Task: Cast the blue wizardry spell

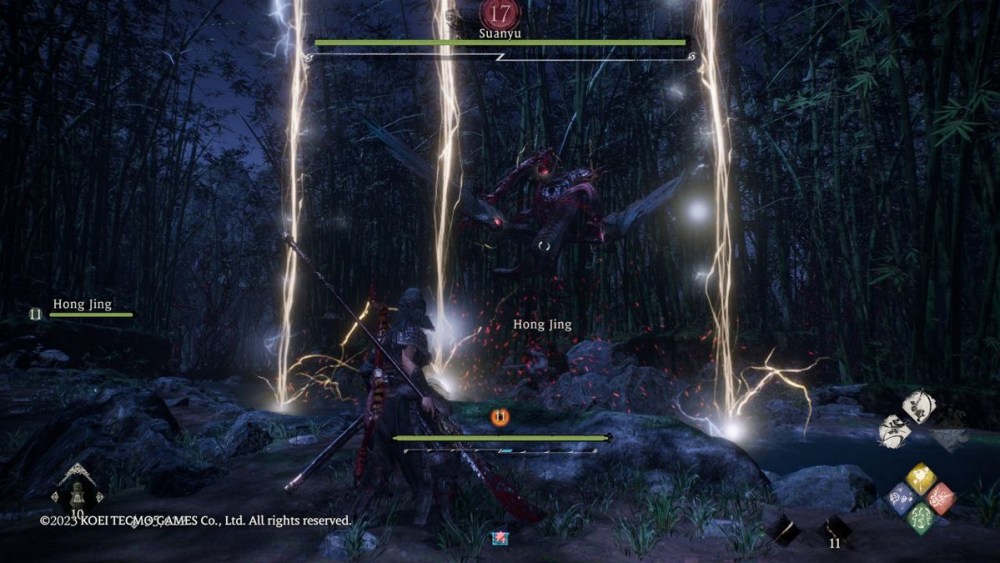Action: pos(902,497)
